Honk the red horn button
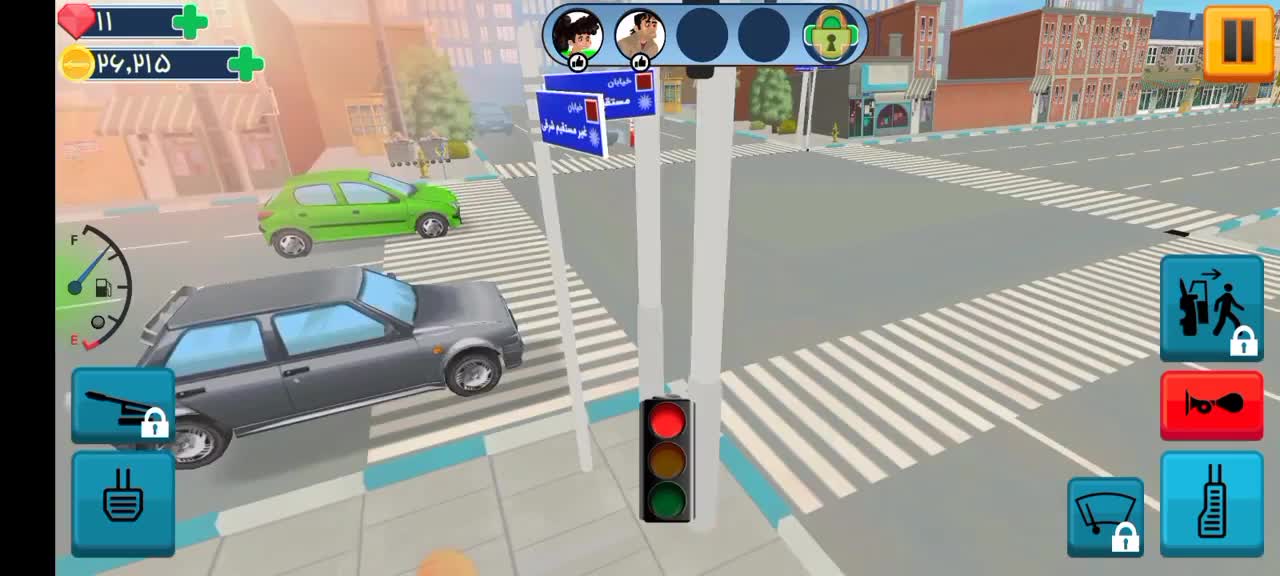This screenshot has width=1280, height=576. (x=1211, y=405)
